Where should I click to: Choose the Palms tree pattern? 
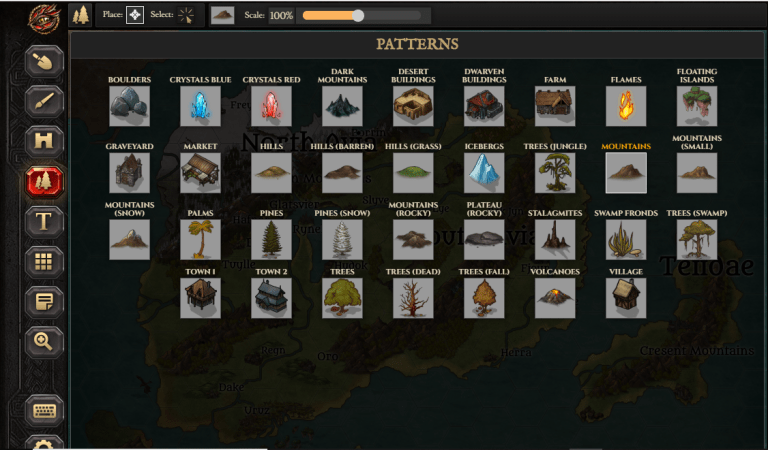[200, 240]
